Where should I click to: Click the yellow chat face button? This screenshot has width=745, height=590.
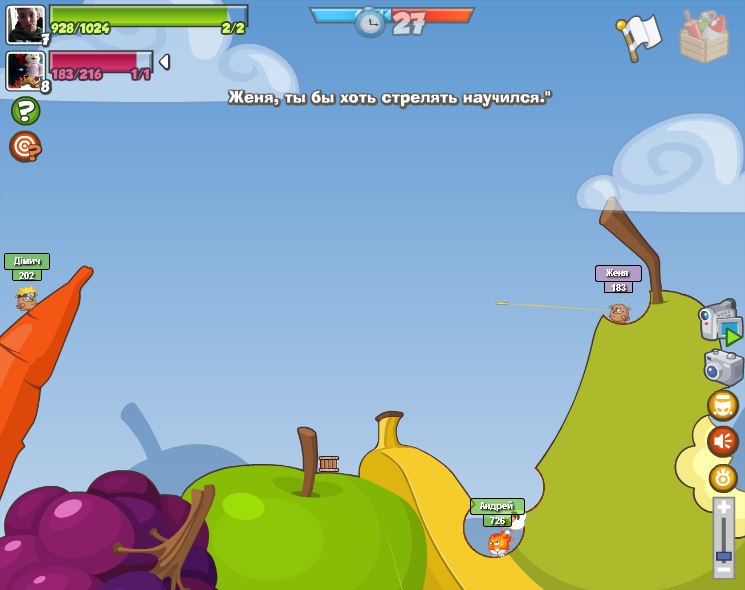[x=723, y=406]
